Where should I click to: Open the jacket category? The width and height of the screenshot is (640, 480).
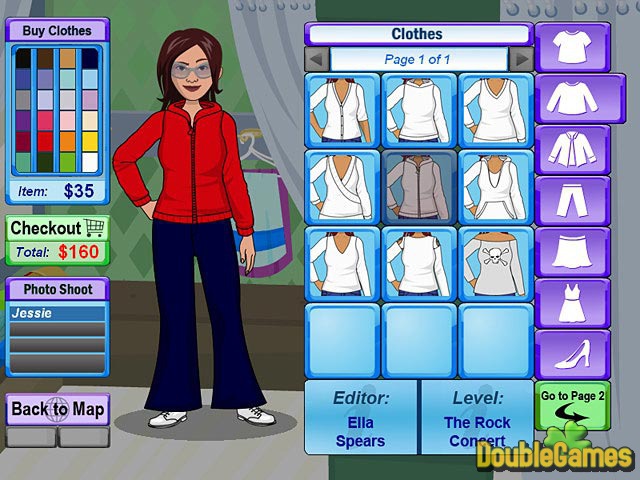573,150
